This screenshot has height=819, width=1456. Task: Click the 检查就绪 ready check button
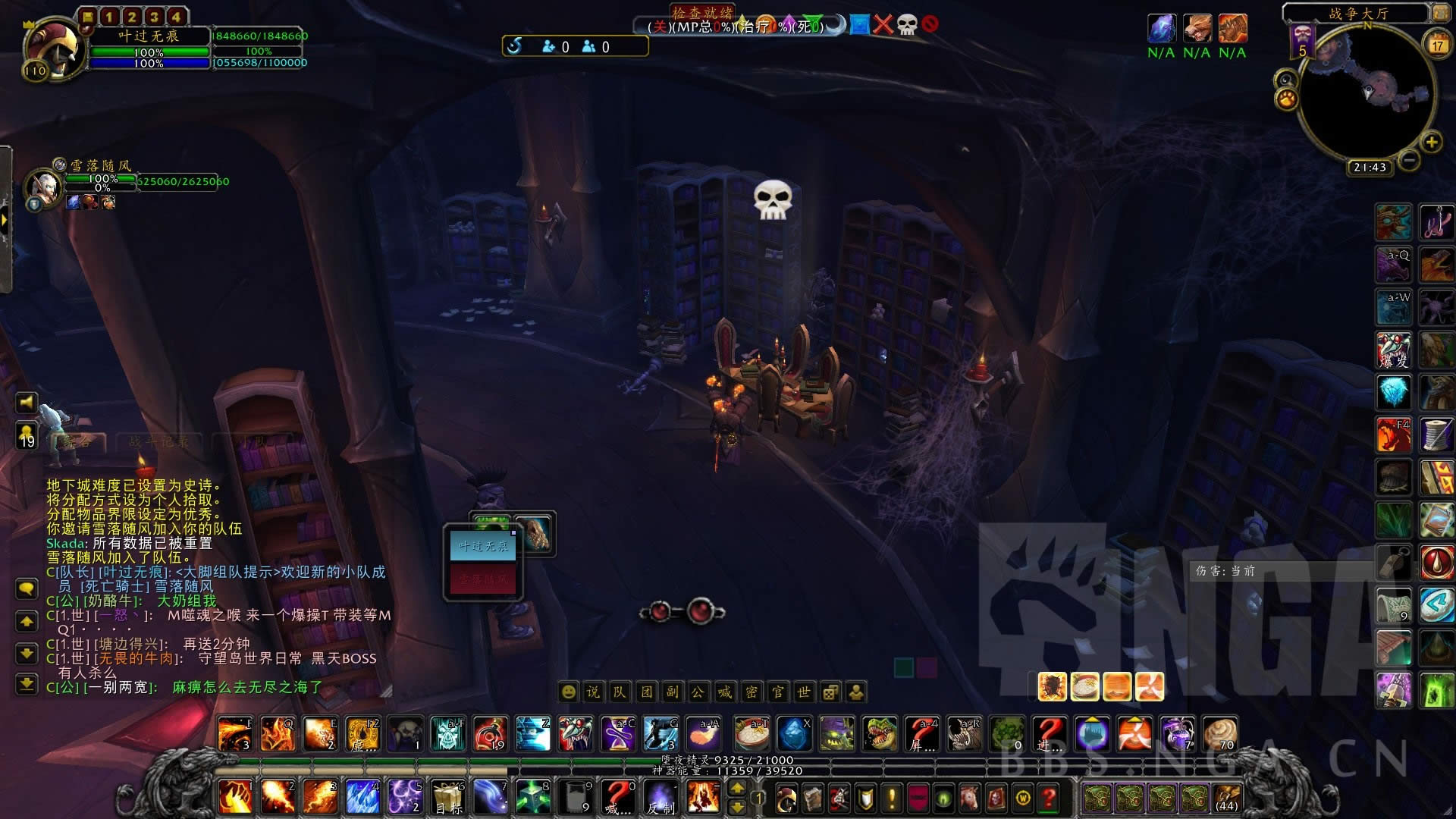[702, 13]
